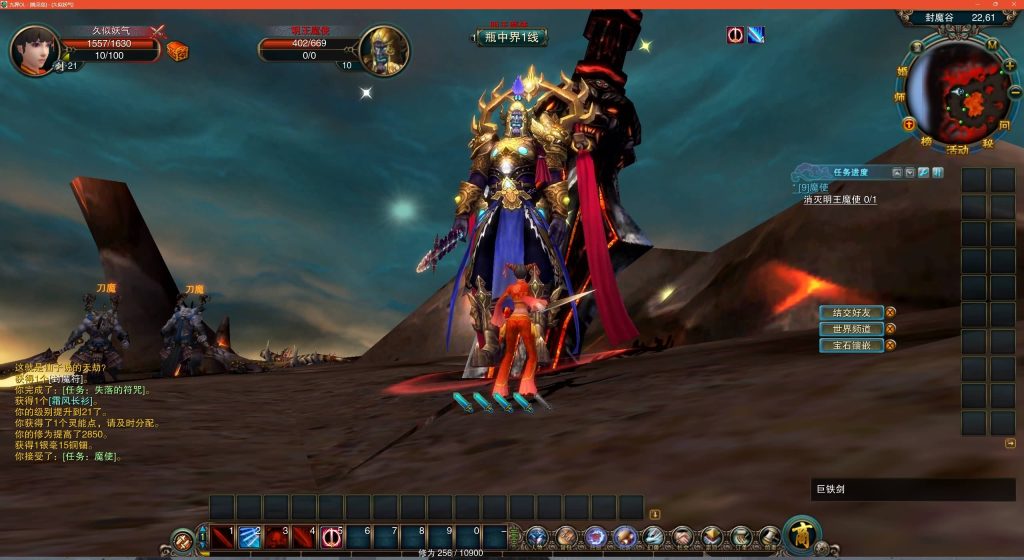Close the game window

[1015, 4]
